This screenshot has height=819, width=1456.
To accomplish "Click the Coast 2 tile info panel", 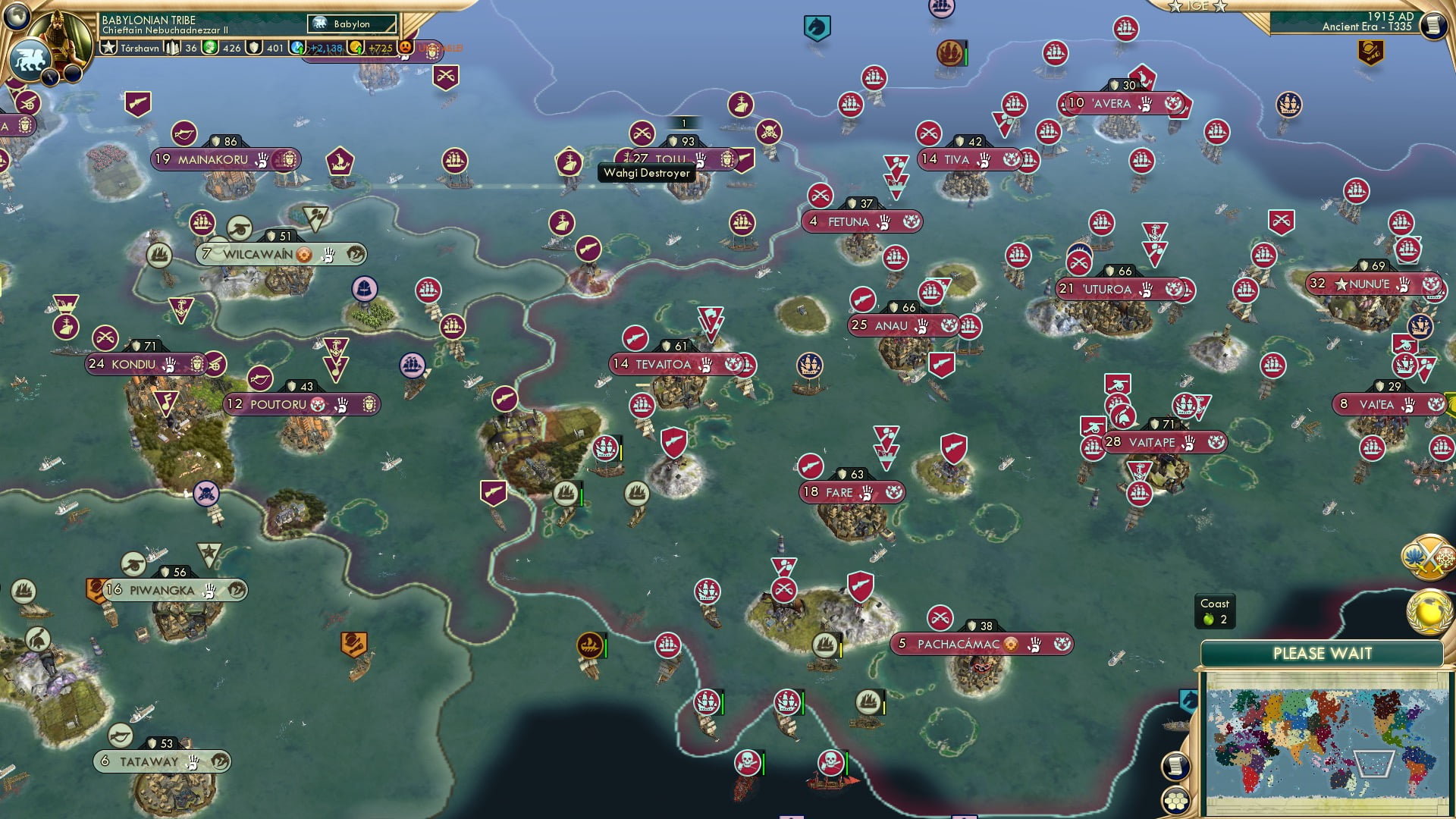I will pyautogui.click(x=1216, y=613).
